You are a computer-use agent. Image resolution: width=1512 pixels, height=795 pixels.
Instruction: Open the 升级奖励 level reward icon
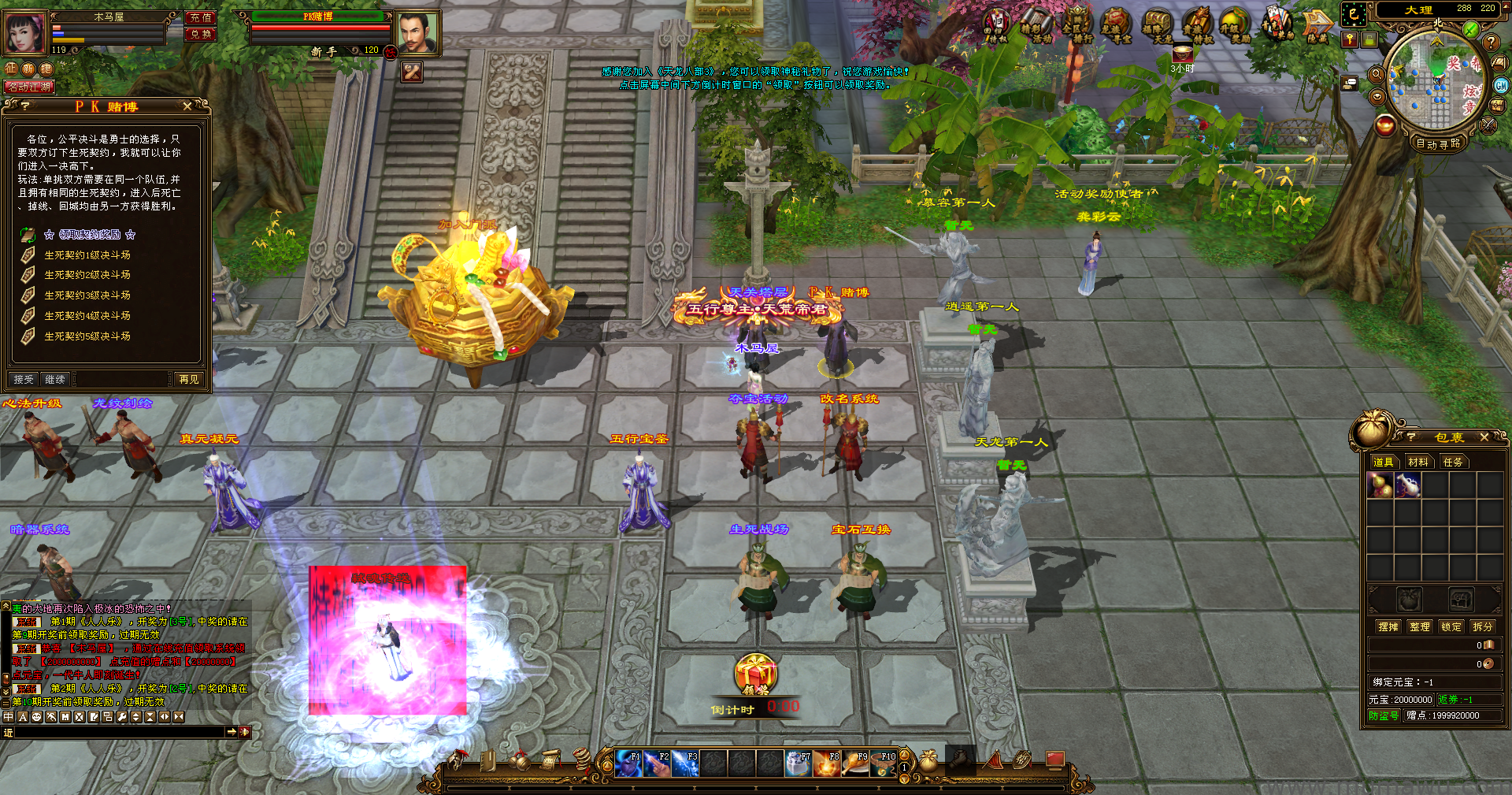pos(1234,26)
